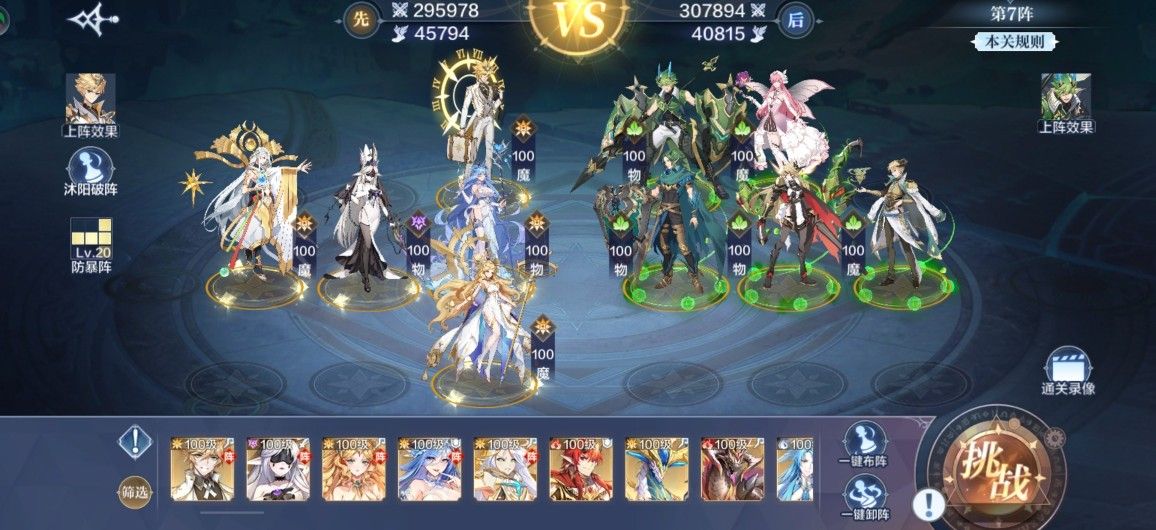Open the 沐阳破阵 formation preset

coord(91,172)
